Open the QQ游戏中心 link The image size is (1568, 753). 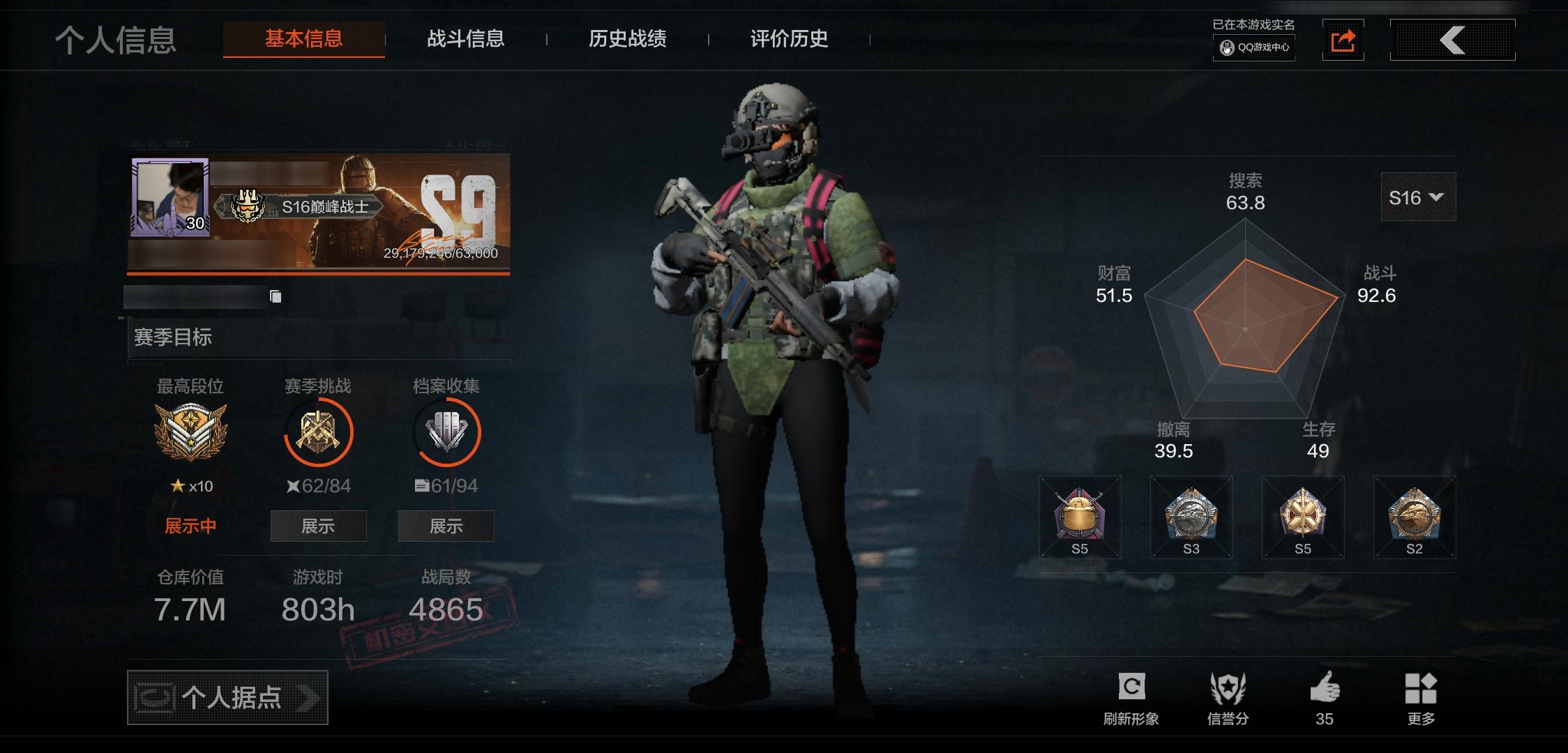pos(1254,47)
